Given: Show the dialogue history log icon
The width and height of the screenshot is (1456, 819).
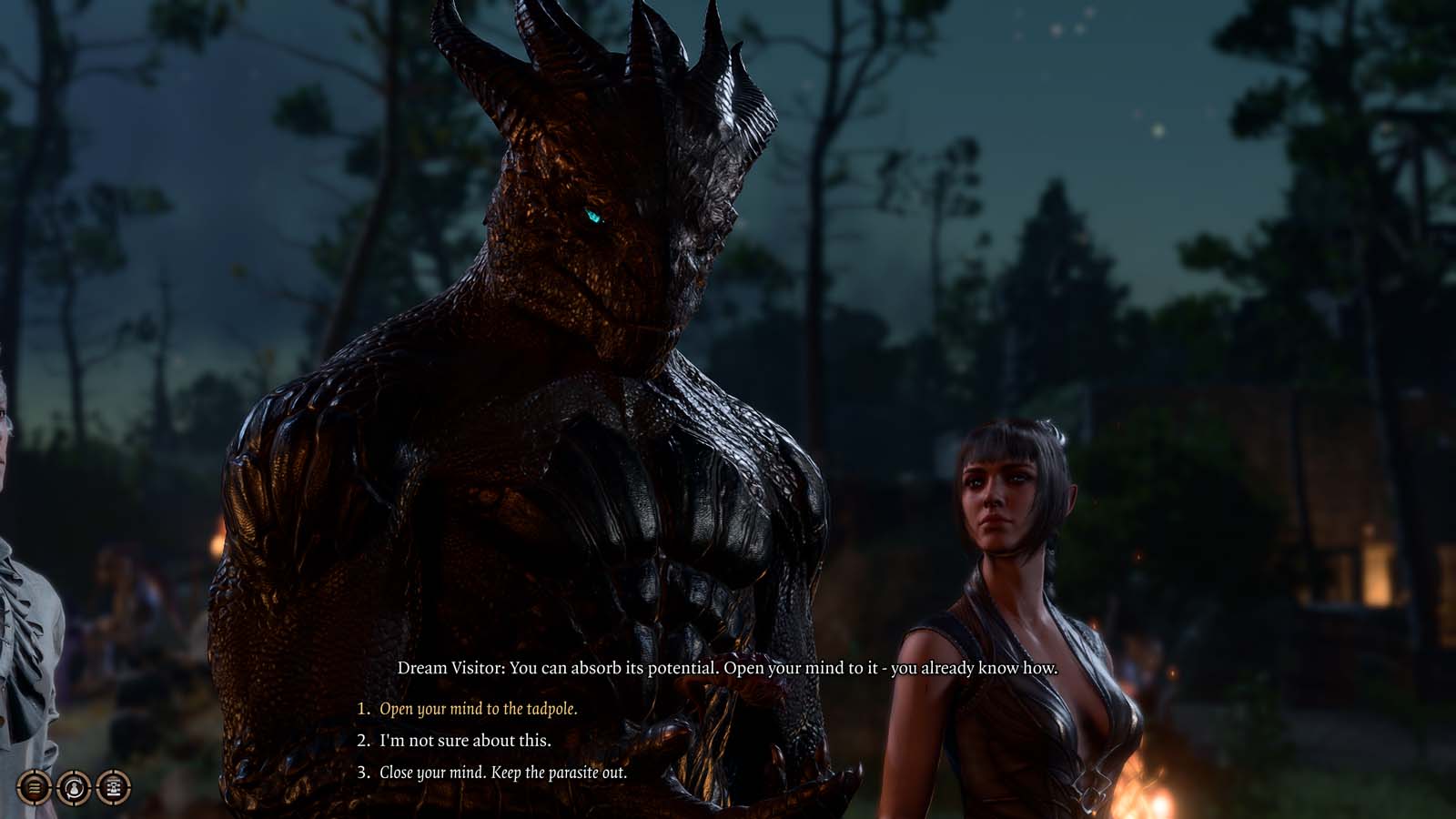Looking at the screenshot, I should pos(114,786).
